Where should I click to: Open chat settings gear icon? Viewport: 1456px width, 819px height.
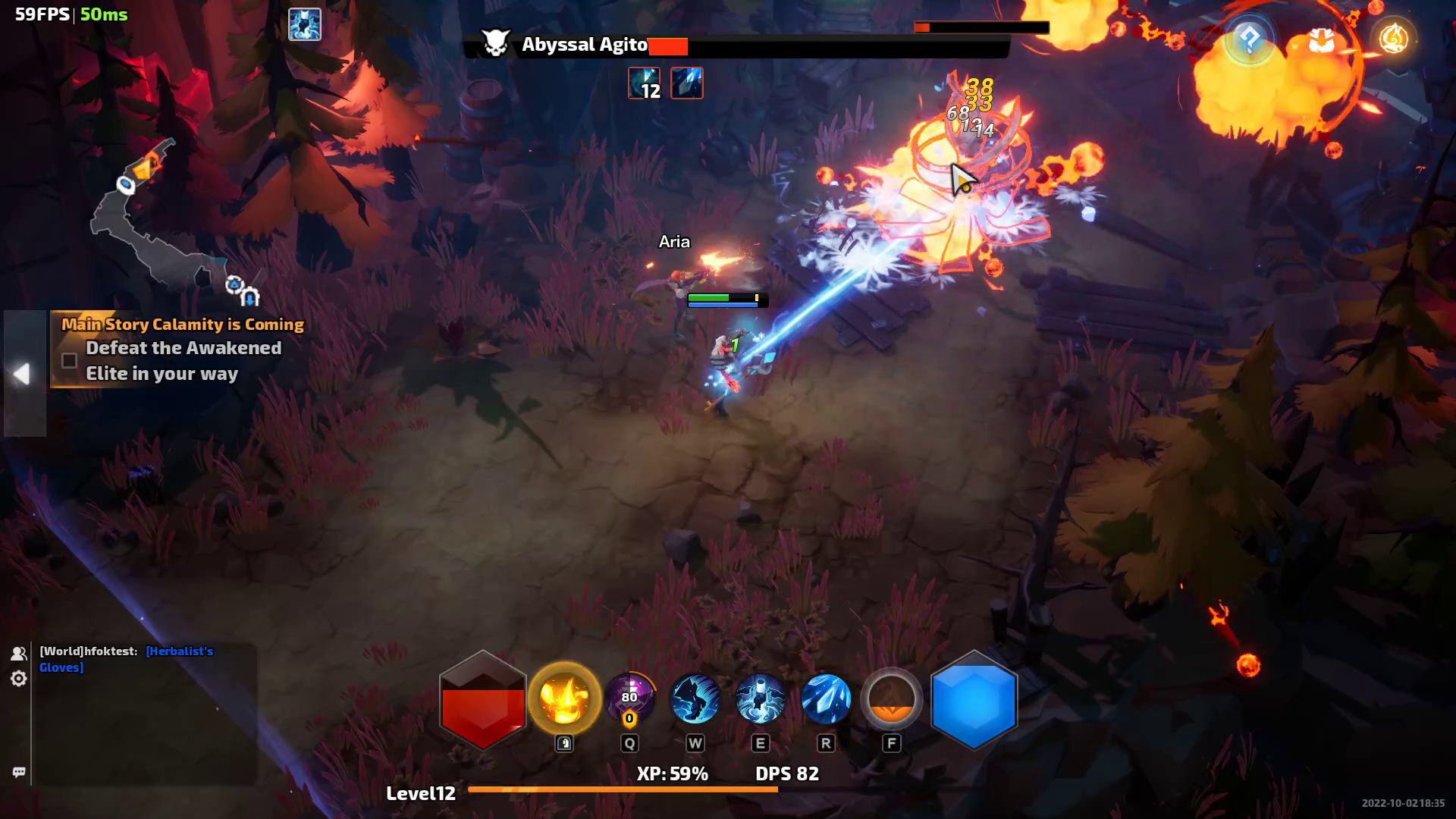pos(18,679)
